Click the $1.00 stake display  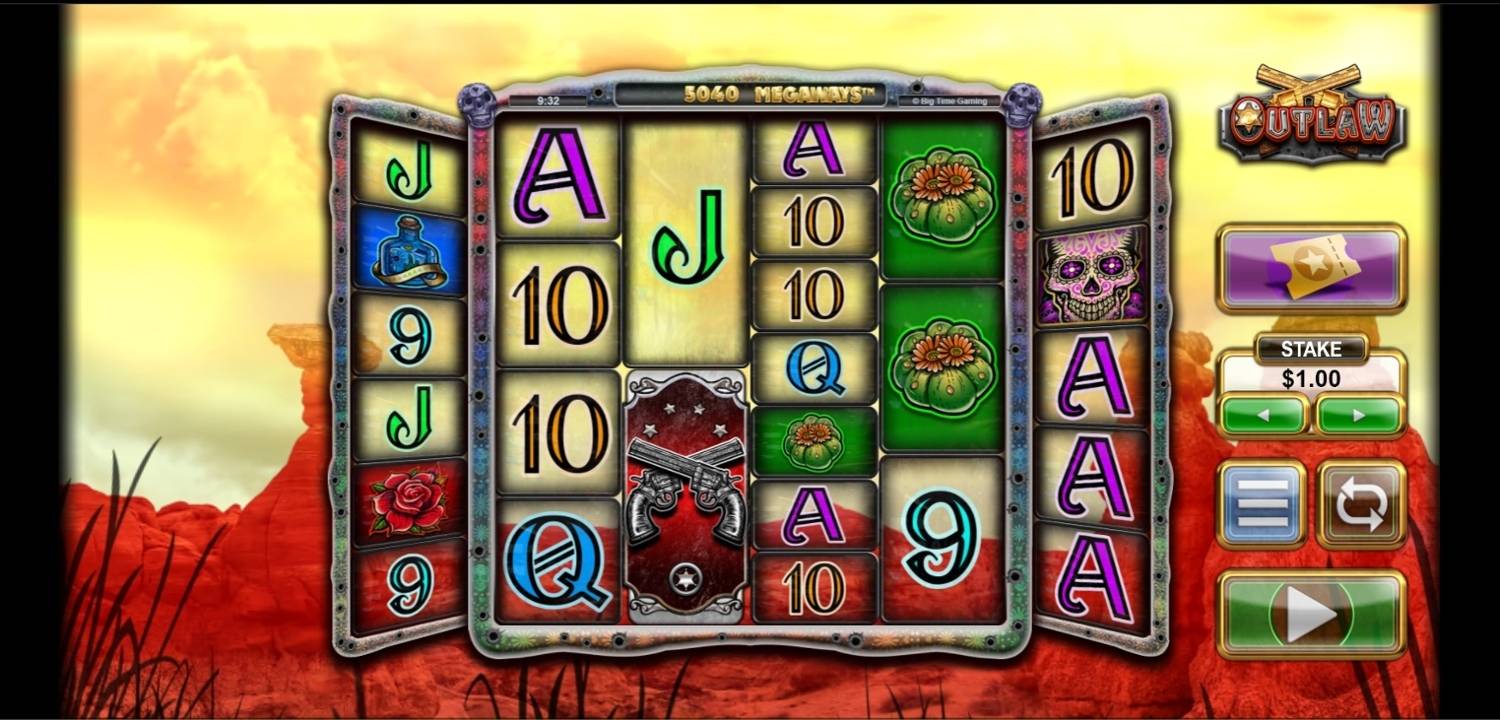(x=1310, y=378)
